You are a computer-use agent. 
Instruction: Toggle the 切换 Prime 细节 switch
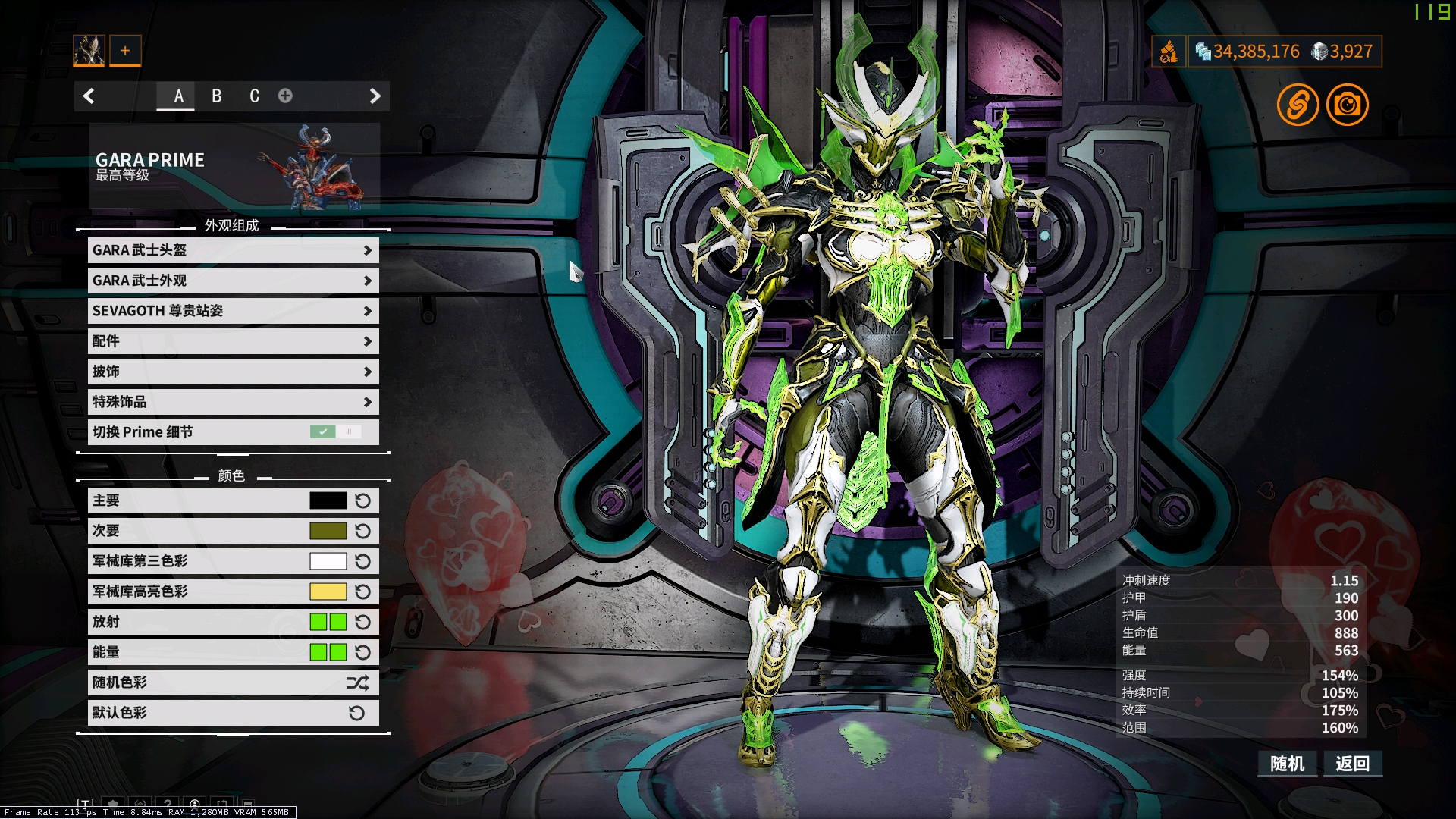(x=335, y=431)
